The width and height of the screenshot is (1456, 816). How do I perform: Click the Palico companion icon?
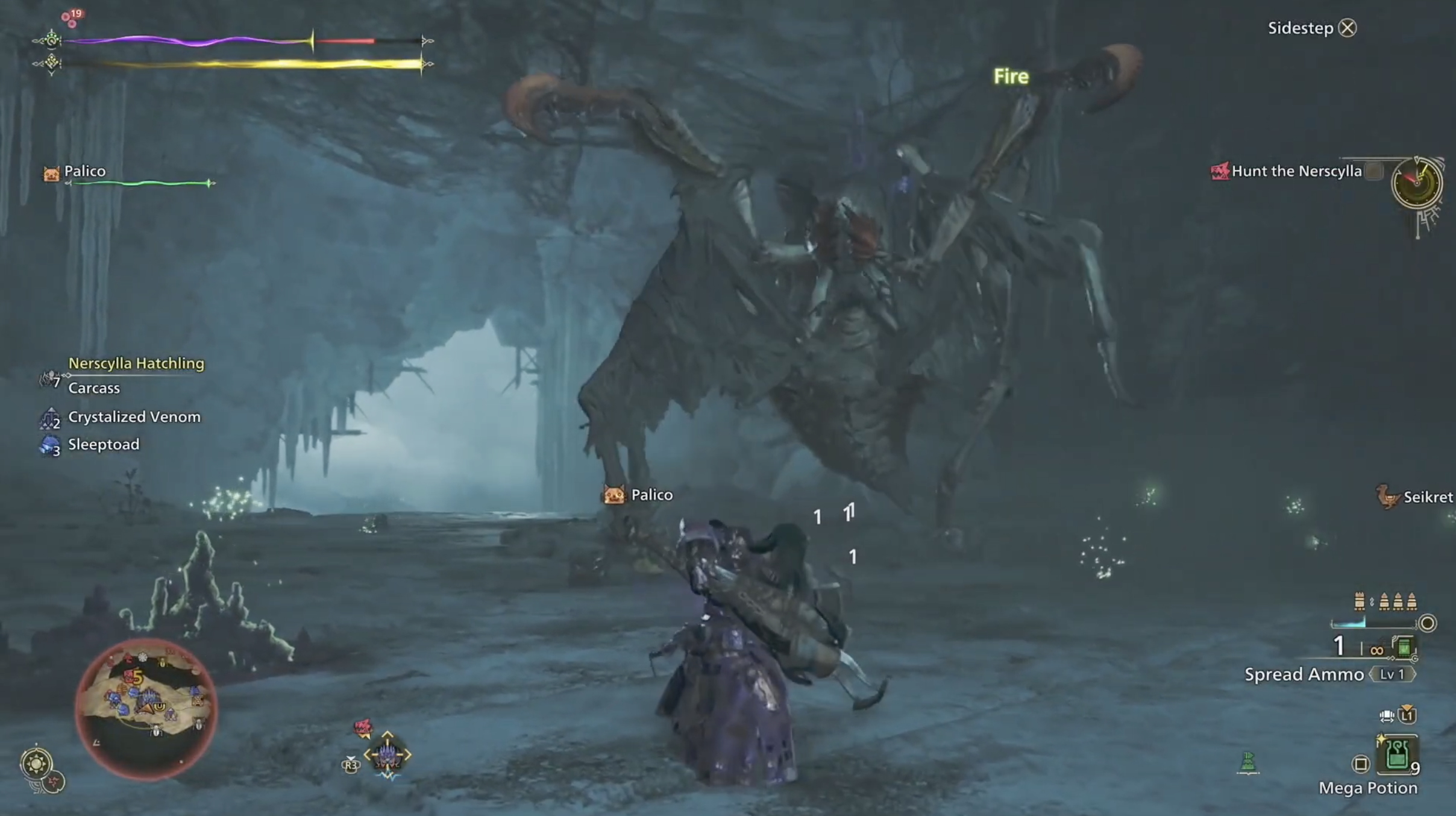point(51,174)
